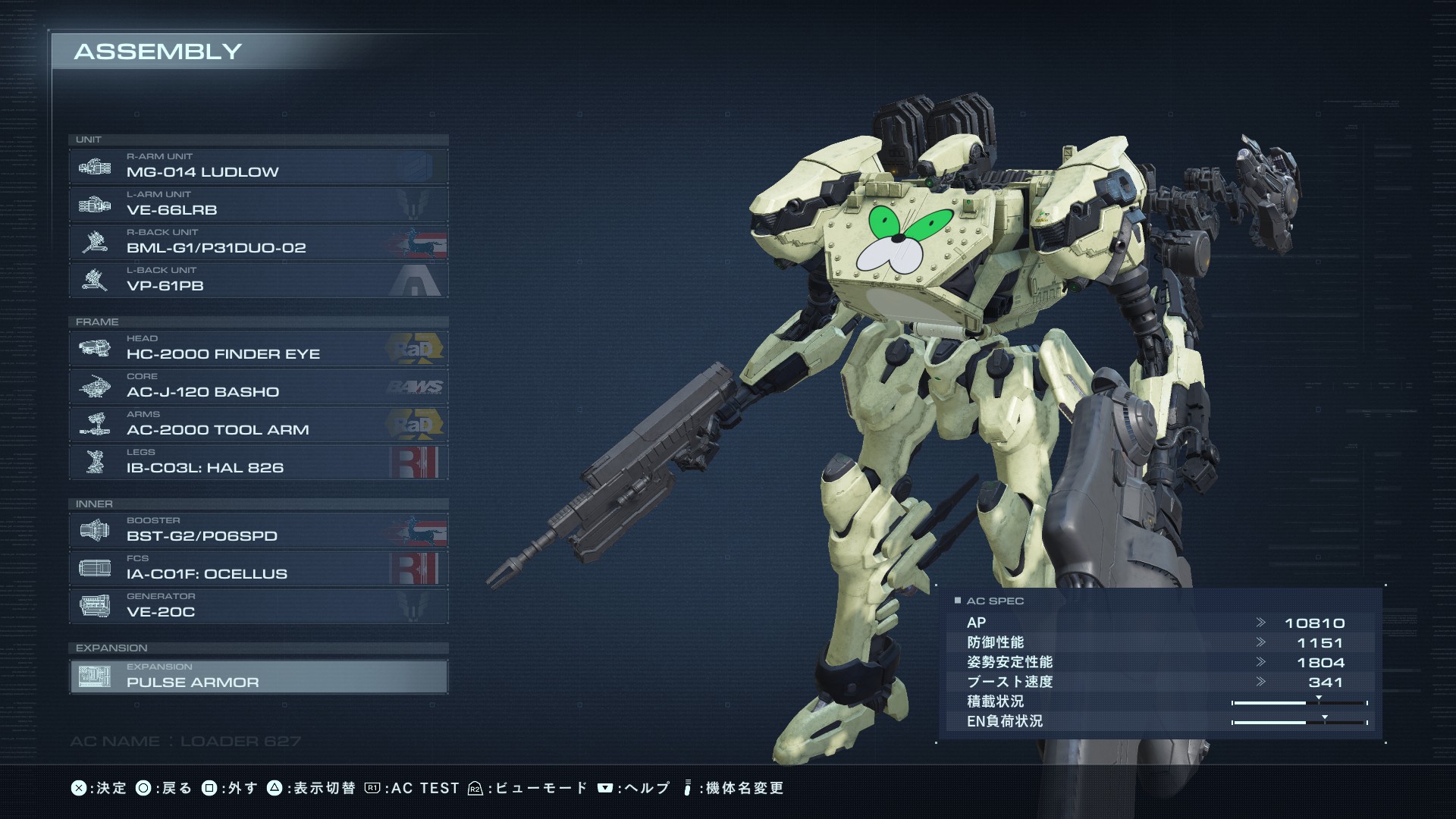Open the EXPANSION PULSE ARMOR slot

(x=258, y=676)
